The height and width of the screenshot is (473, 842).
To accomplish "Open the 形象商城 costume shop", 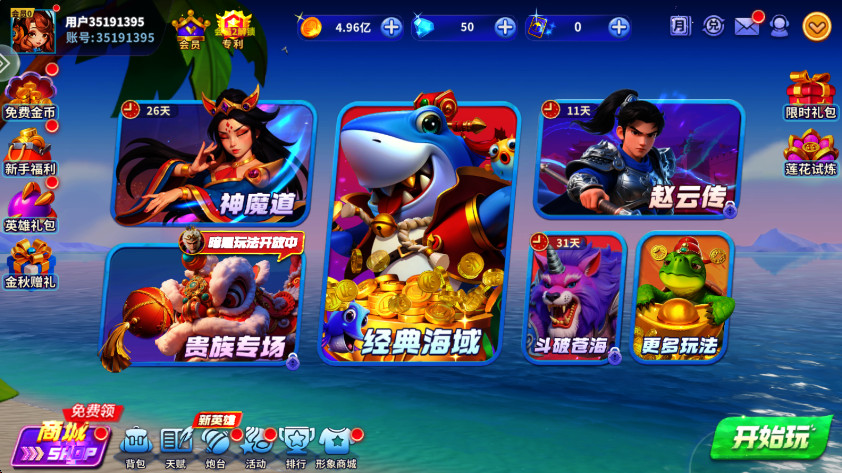I will [x=335, y=441].
